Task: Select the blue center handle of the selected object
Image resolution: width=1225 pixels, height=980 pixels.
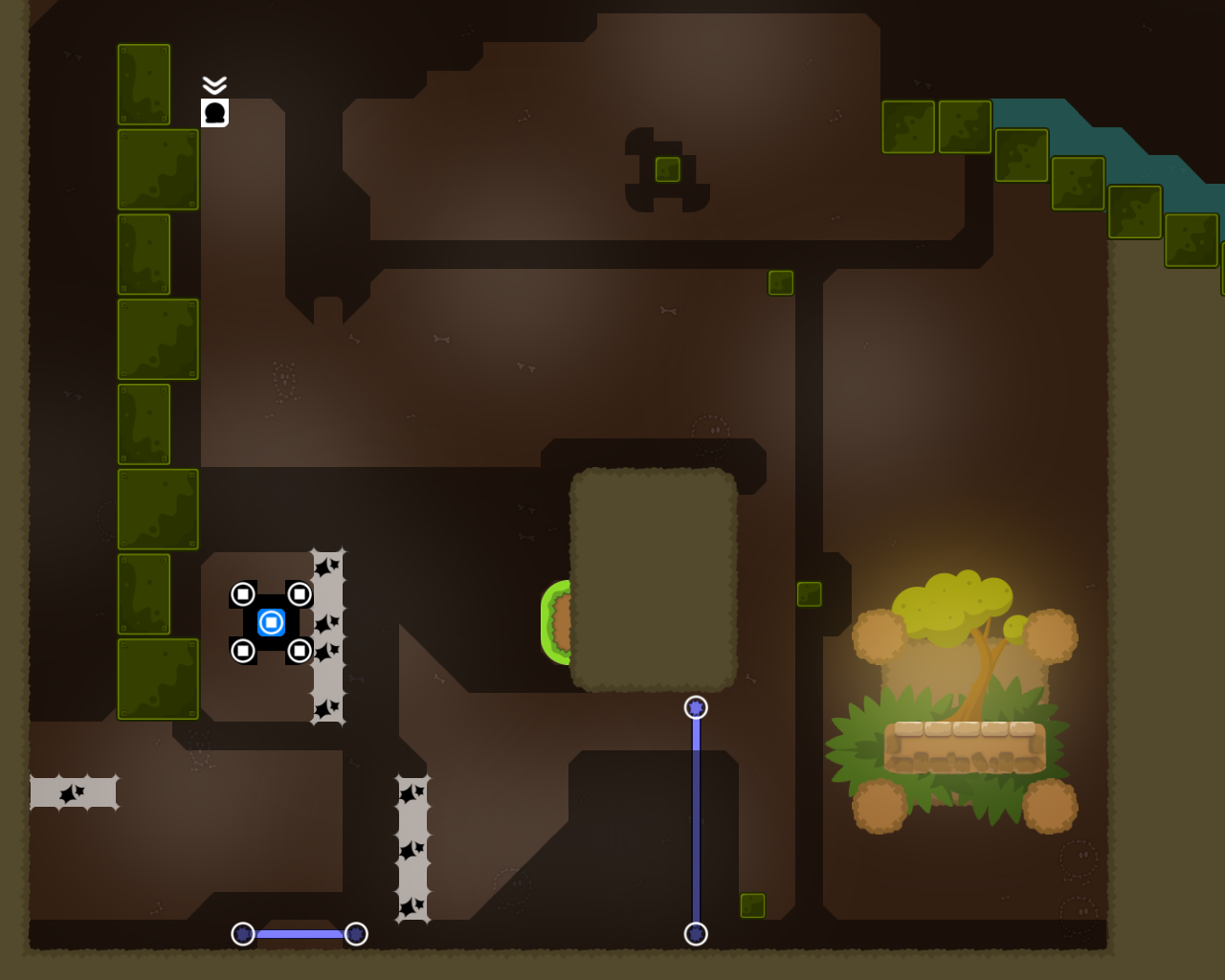Action: [272, 623]
